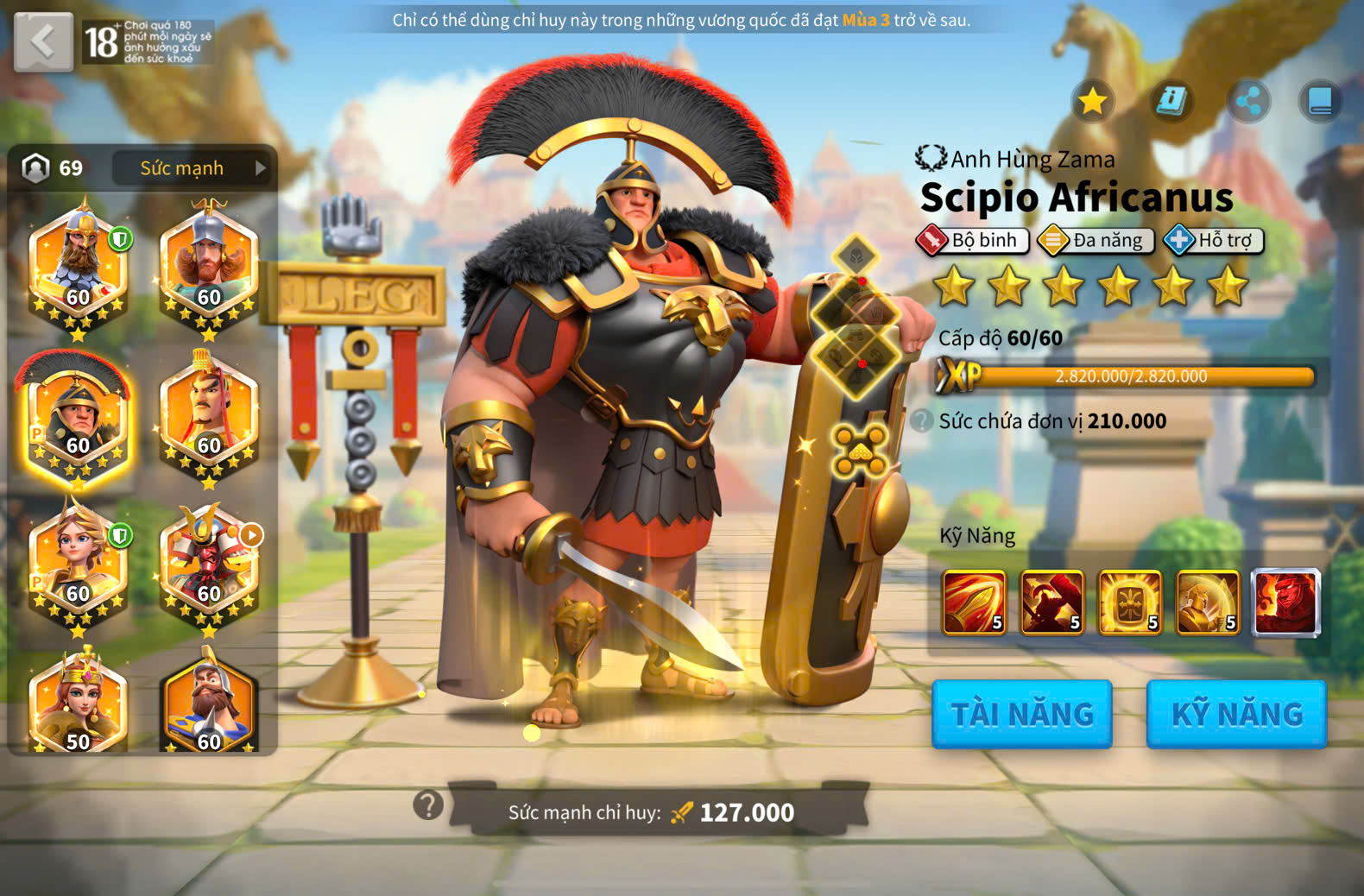The width and height of the screenshot is (1364, 896).
Task: Share this commander via share icon
Action: (1248, 102)
